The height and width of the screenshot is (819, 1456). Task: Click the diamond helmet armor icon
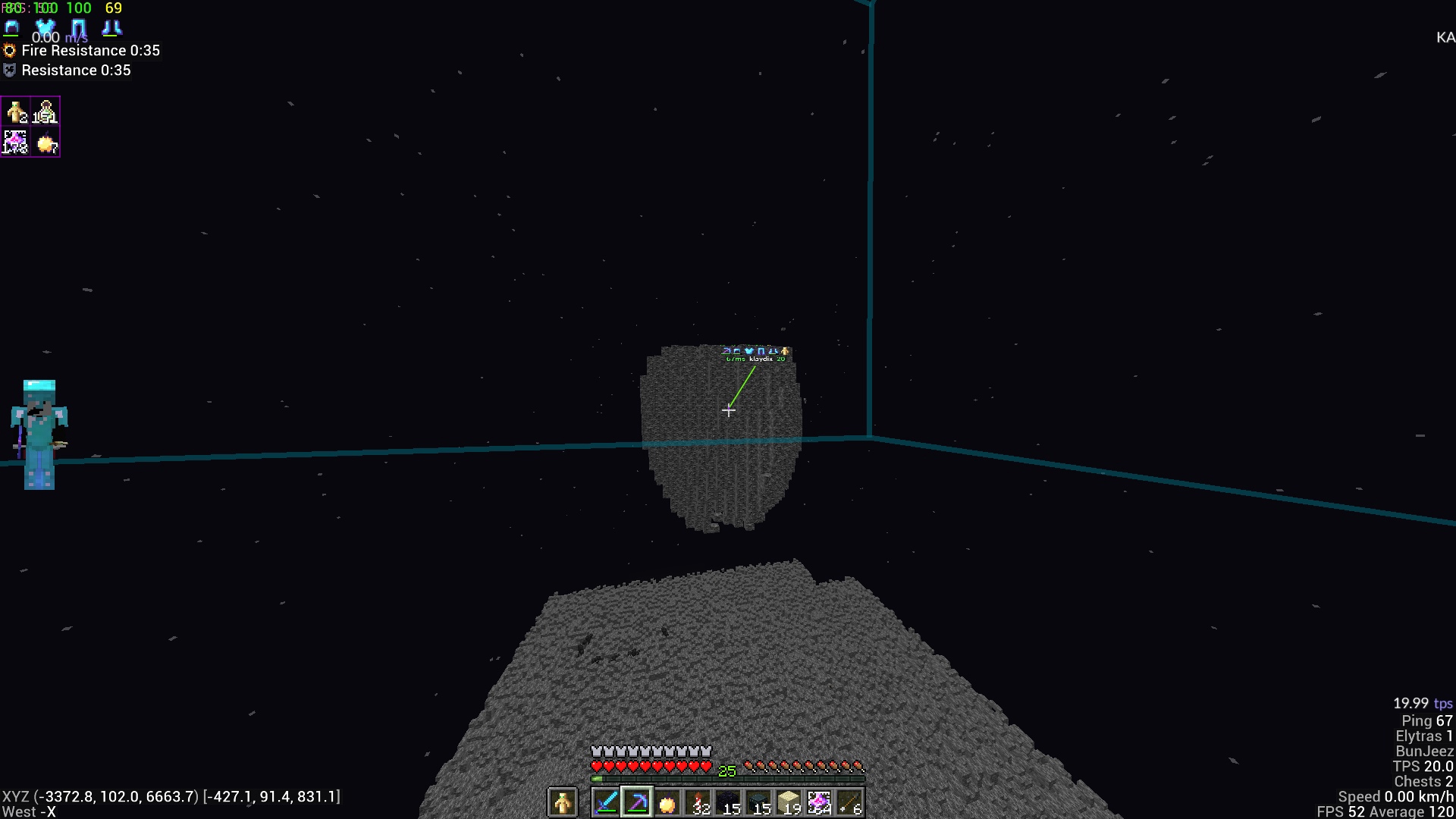12,28
